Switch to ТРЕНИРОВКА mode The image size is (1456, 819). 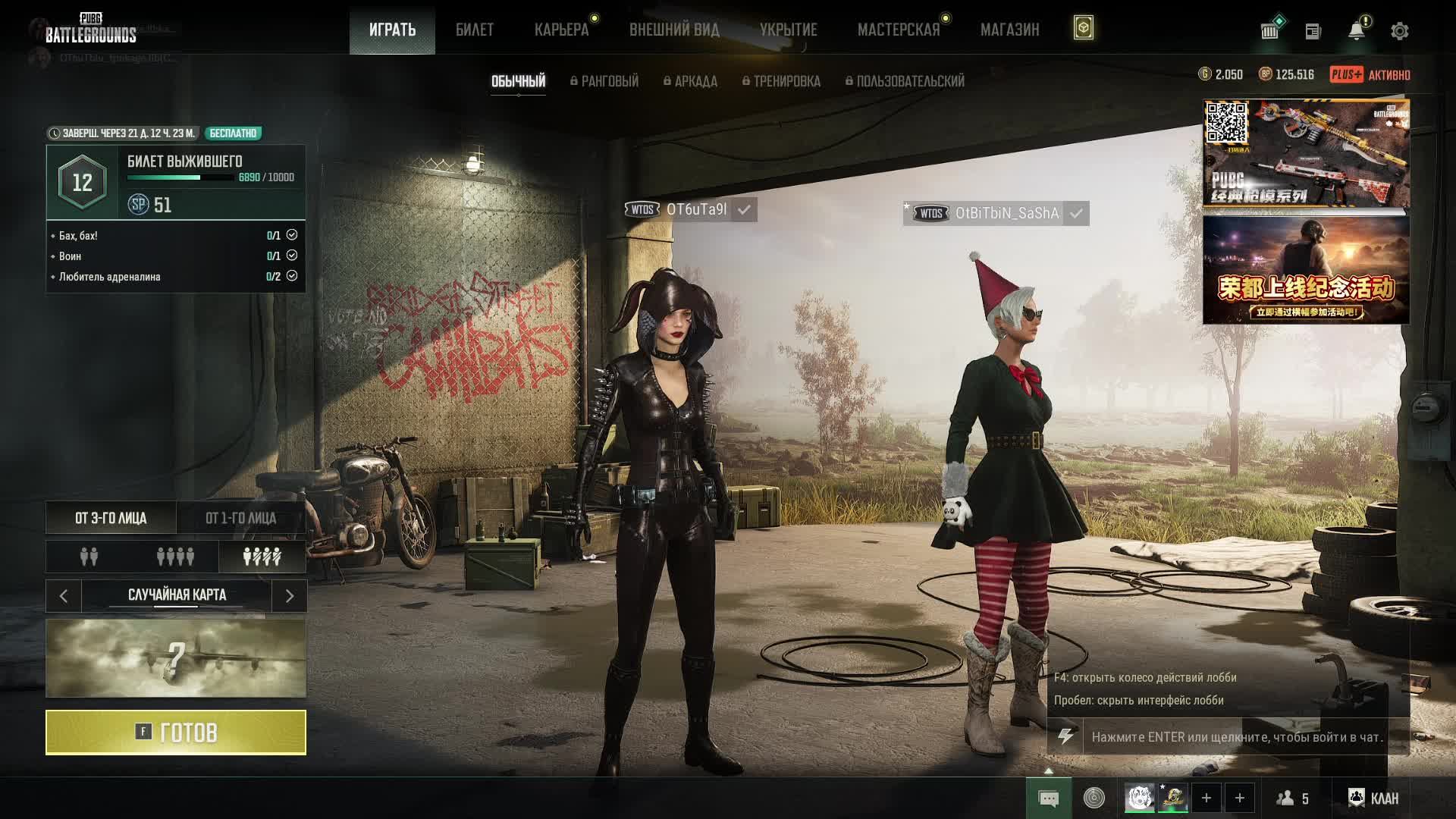click(x=782, y=81)
